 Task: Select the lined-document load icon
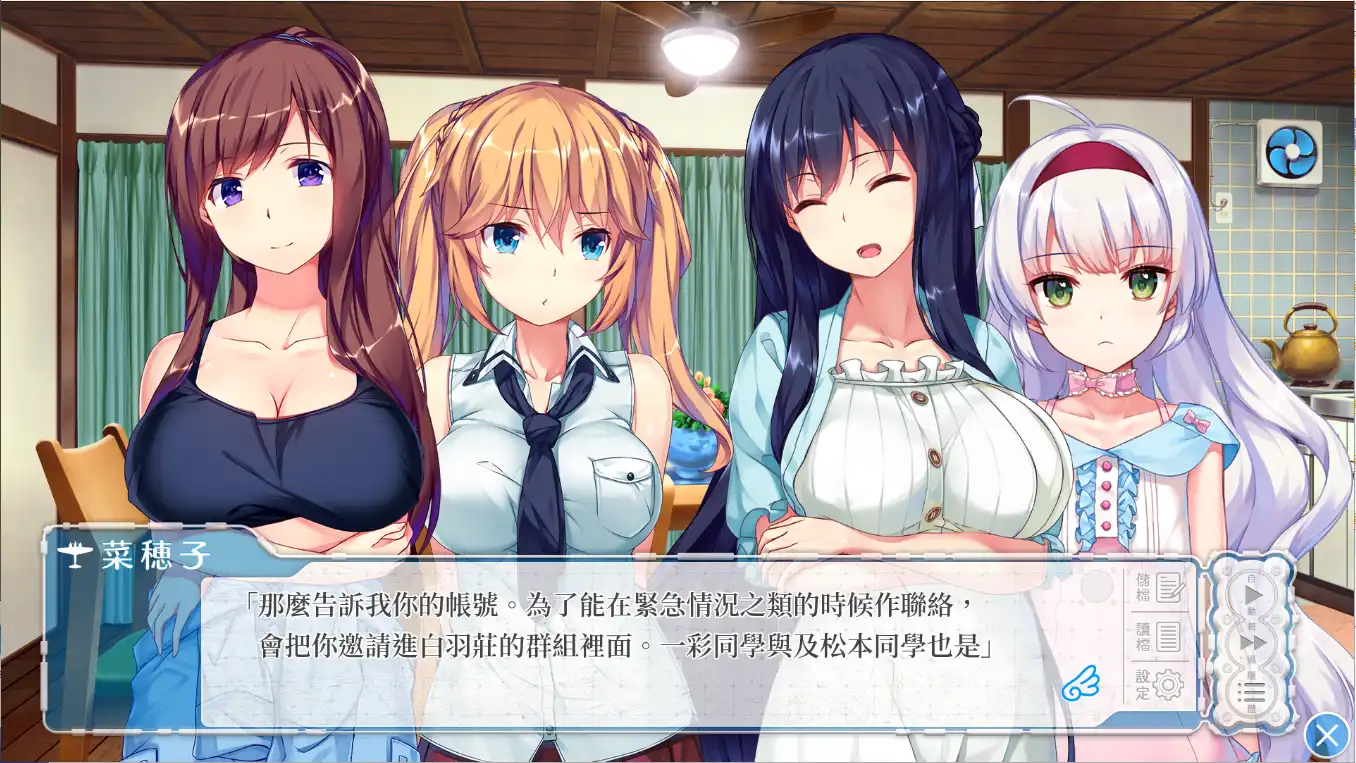[1168, 637]
